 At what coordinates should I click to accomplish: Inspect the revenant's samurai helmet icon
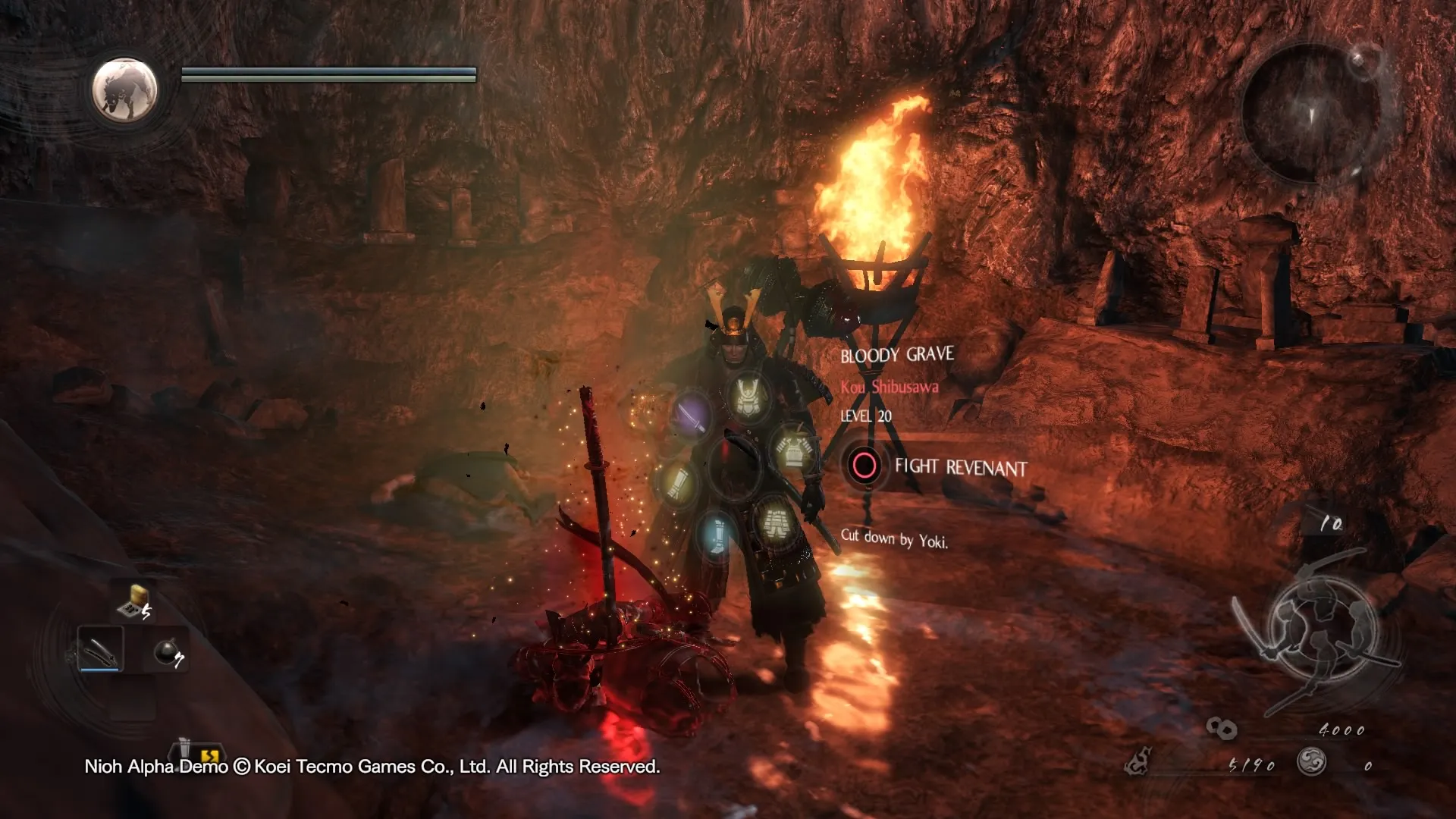pyautogui.click(x=748, y=395)
